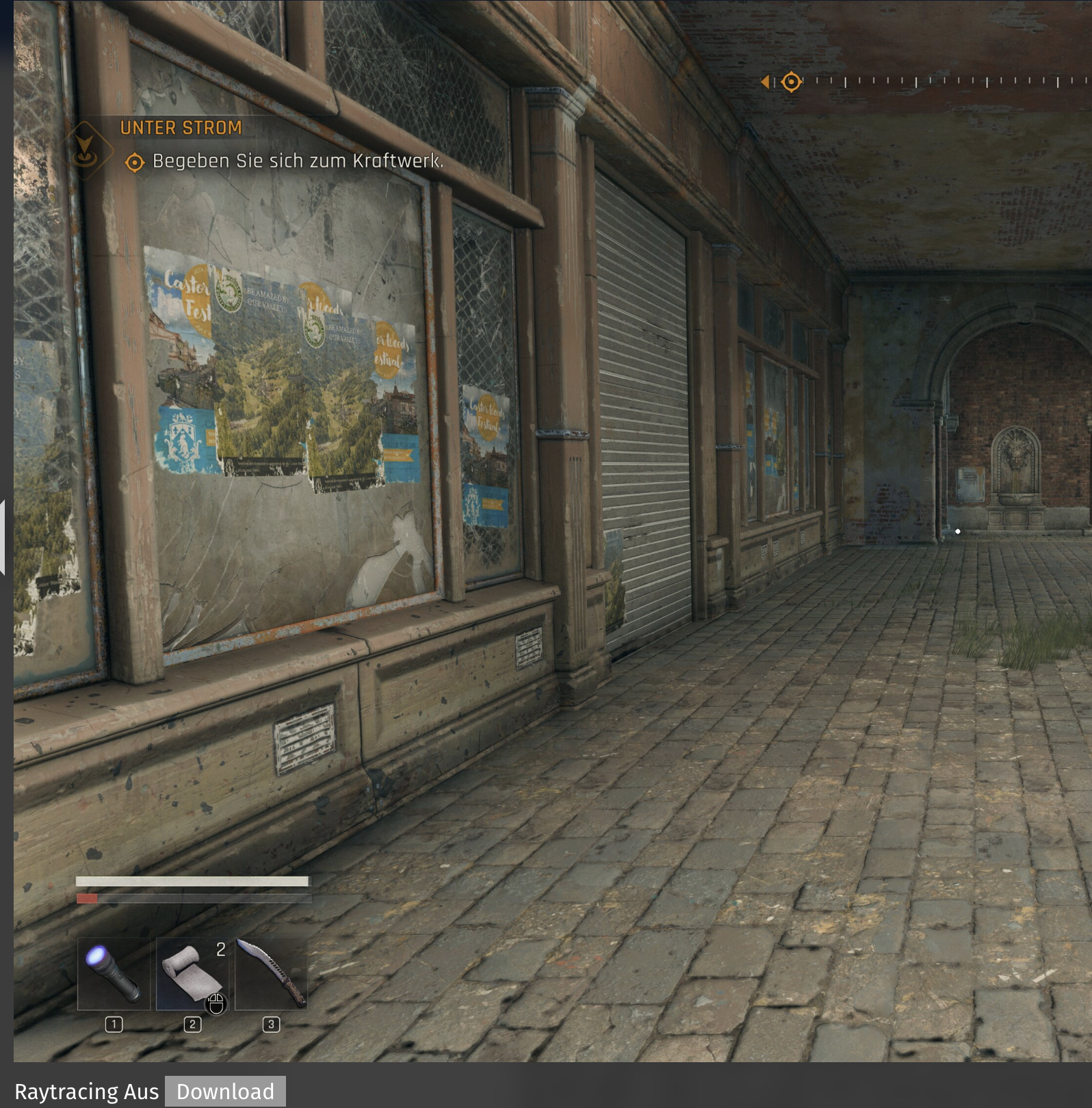Click the keybind '1' box under the flashlight
This screenshot has height=1108, width=1092.
tap(115, 1024)
